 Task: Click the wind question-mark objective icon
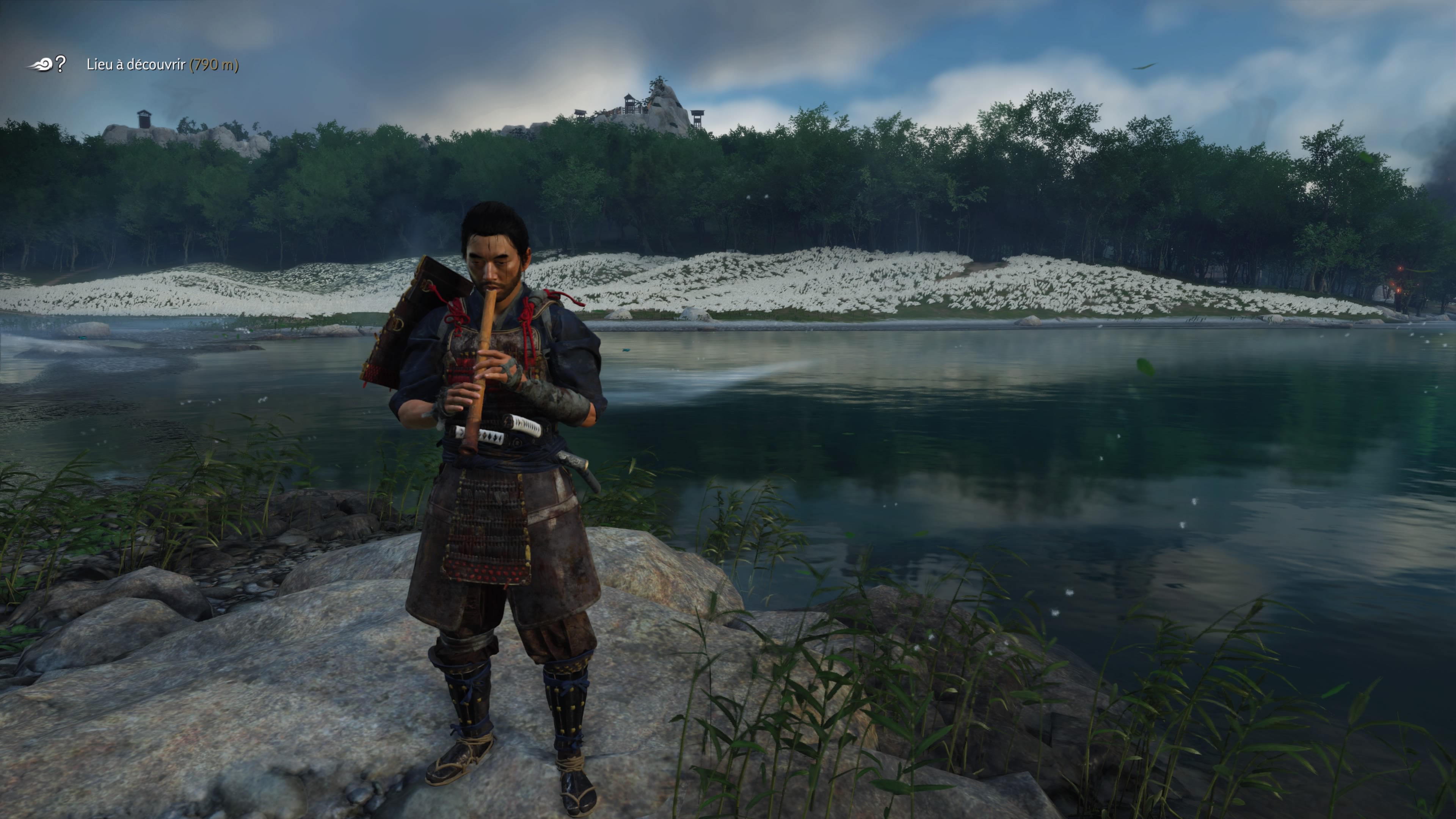pyautogui.click(x=47, y=64)
